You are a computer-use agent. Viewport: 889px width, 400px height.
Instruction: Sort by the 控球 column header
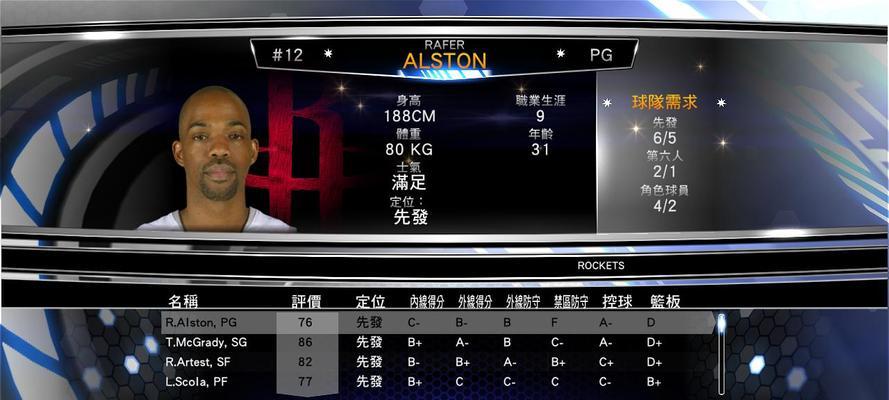point(617,301)
